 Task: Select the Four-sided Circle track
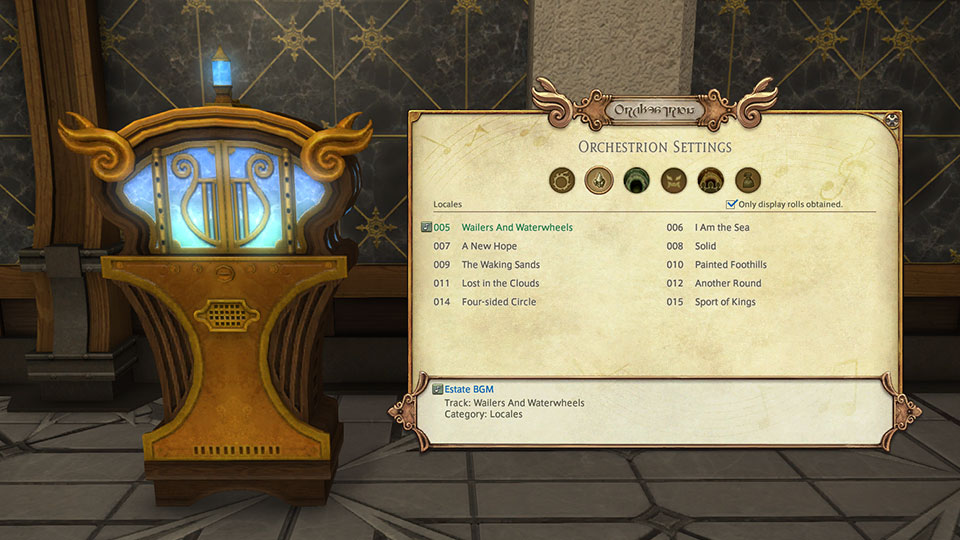[498, 302]
